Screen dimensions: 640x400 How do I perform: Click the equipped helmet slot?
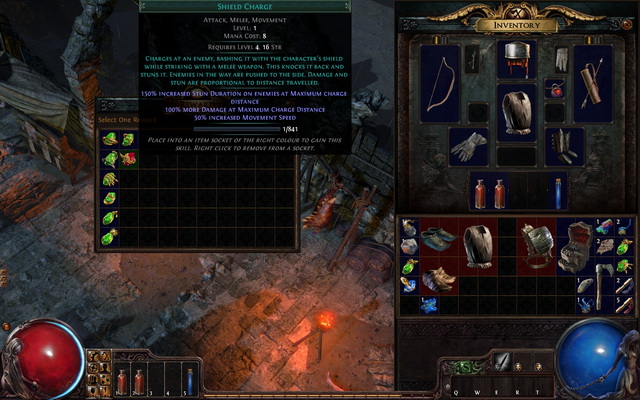coord(517,57)
